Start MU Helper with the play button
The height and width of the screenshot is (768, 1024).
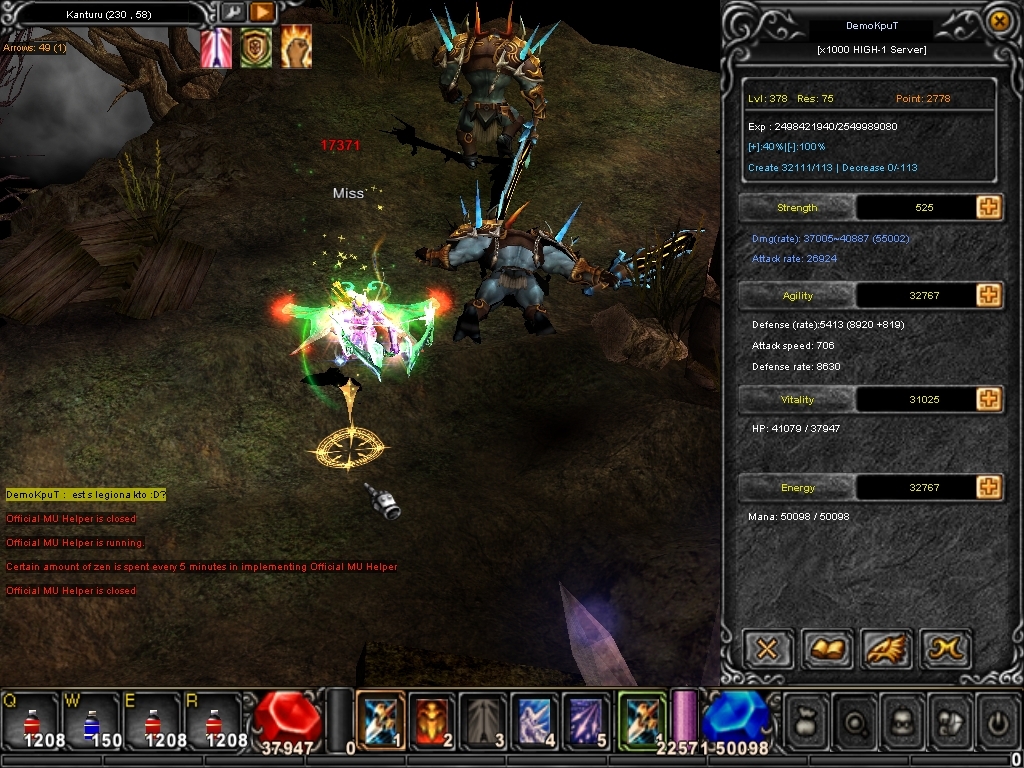click(261, 12)
